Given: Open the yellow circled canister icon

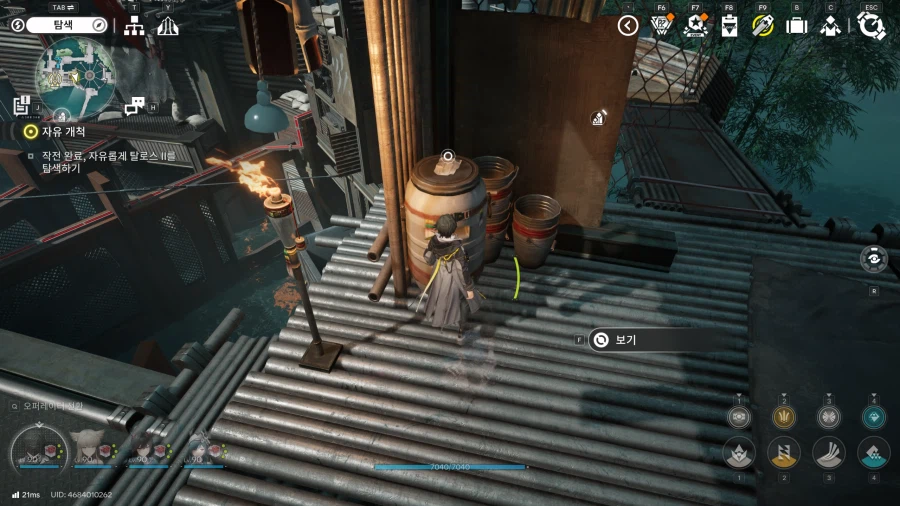Looking at the screenshot, I should click(763, 25).
